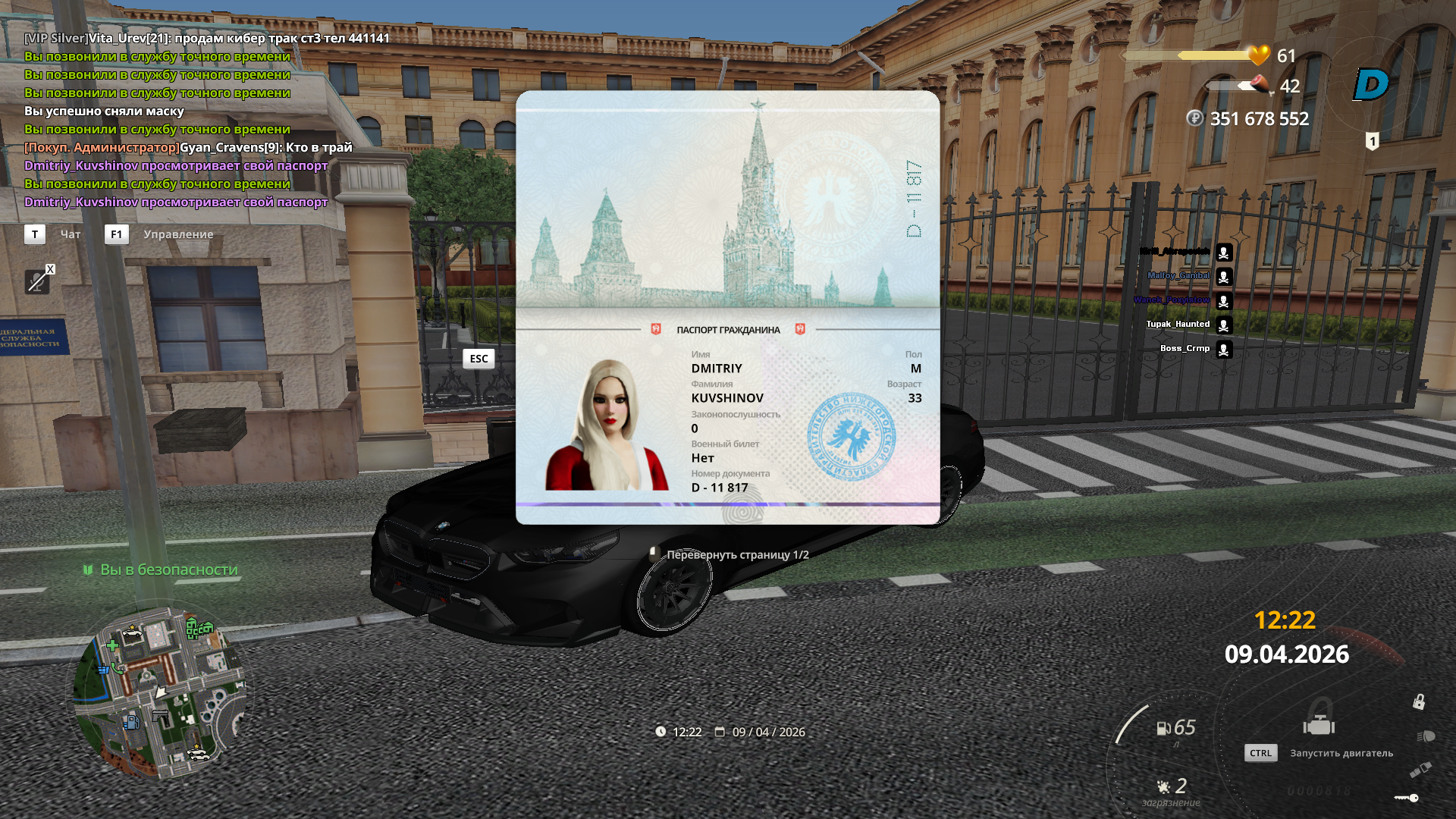This screenshot has height=819, width=1456.
Task: Click the car key icon
Action: pyautogui.click(x=1407, y=798)
